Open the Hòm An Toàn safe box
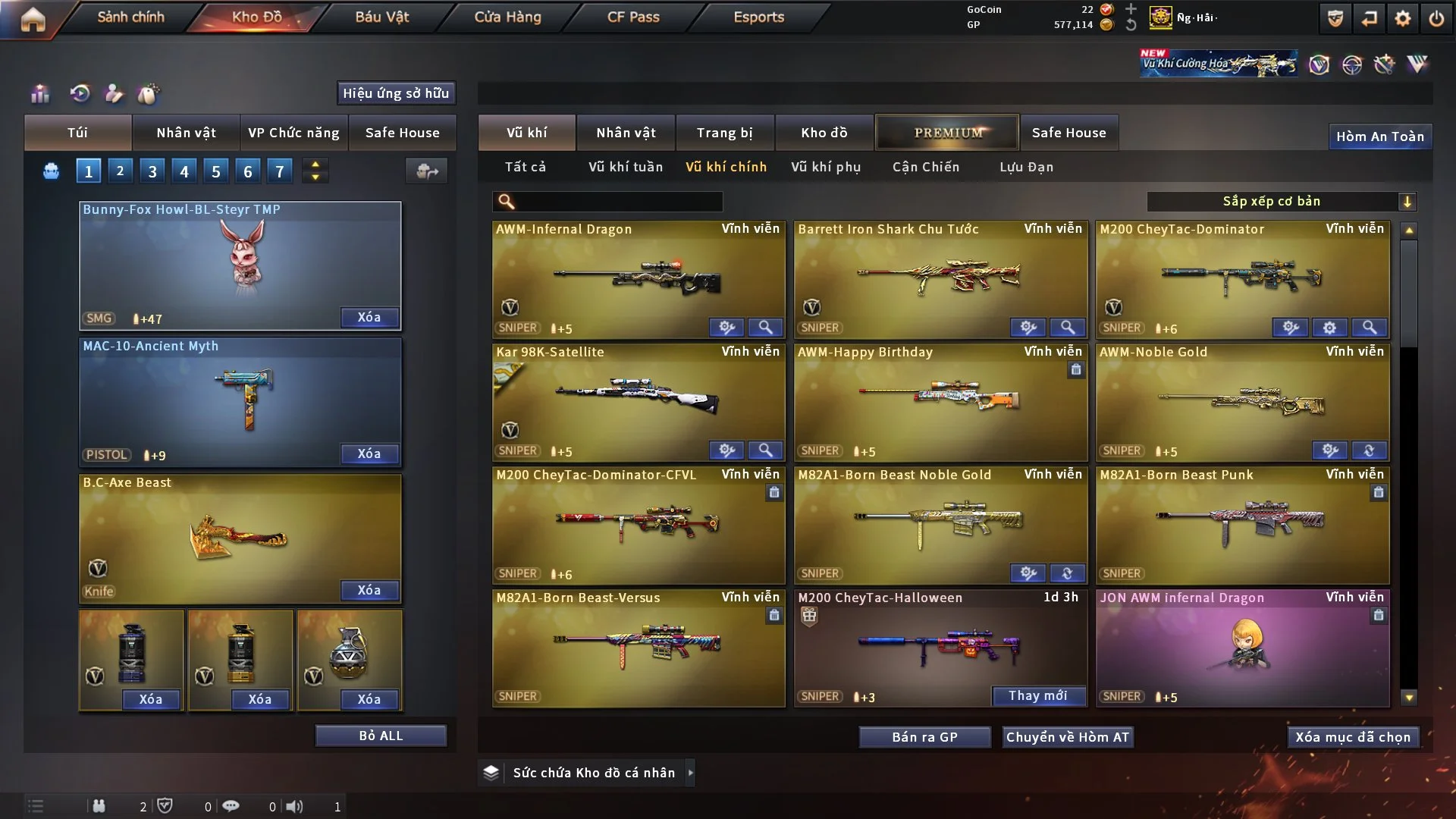This screenshot has width=1456, height=819. click(1379, 136)
